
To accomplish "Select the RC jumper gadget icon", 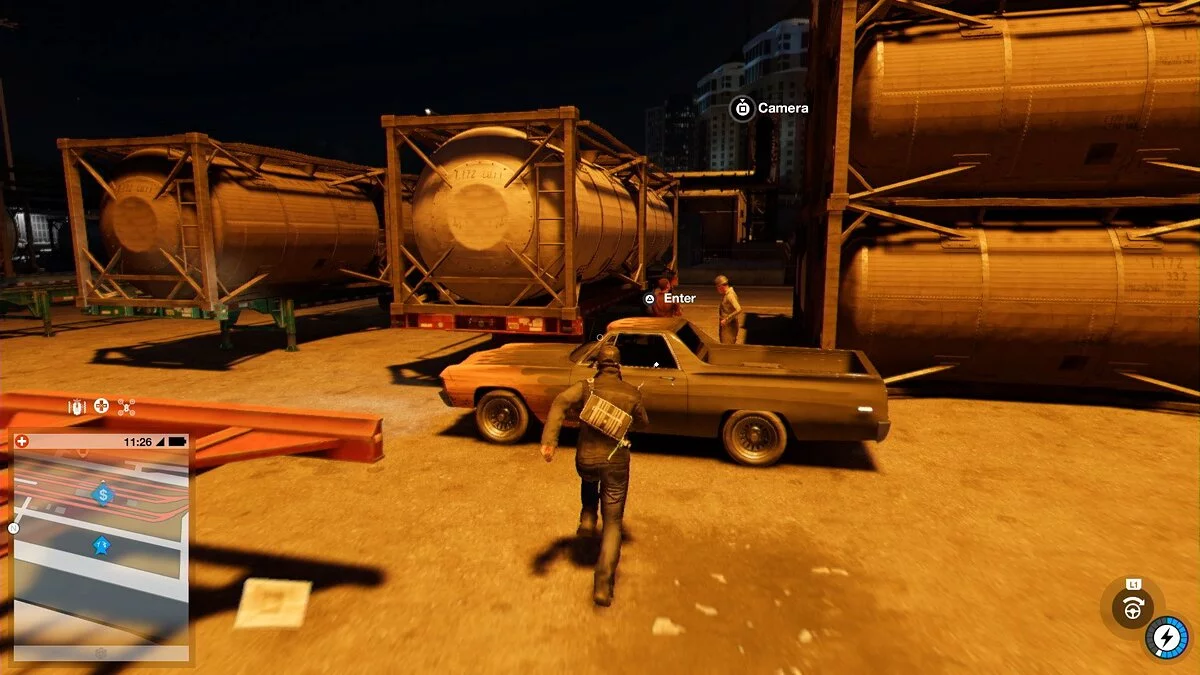I will click(x=77, y=407).
